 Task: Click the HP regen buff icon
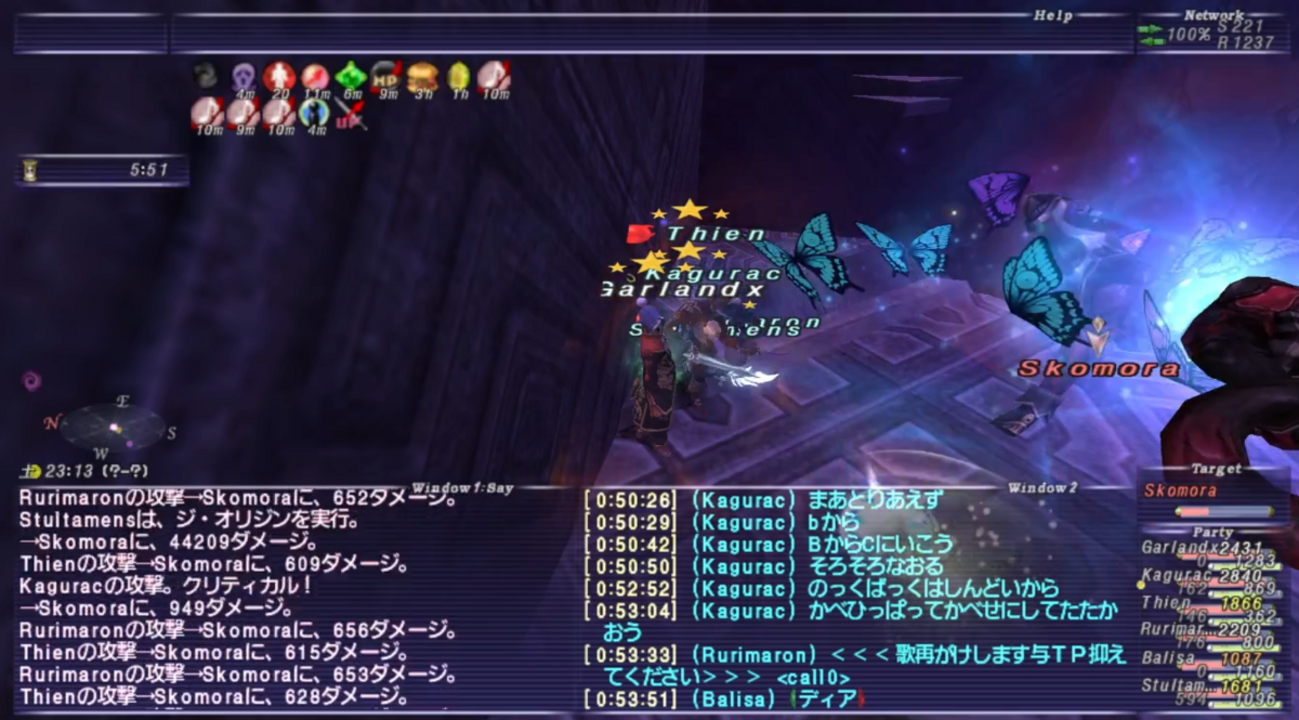pyautogui.click(x=386, y=78)
